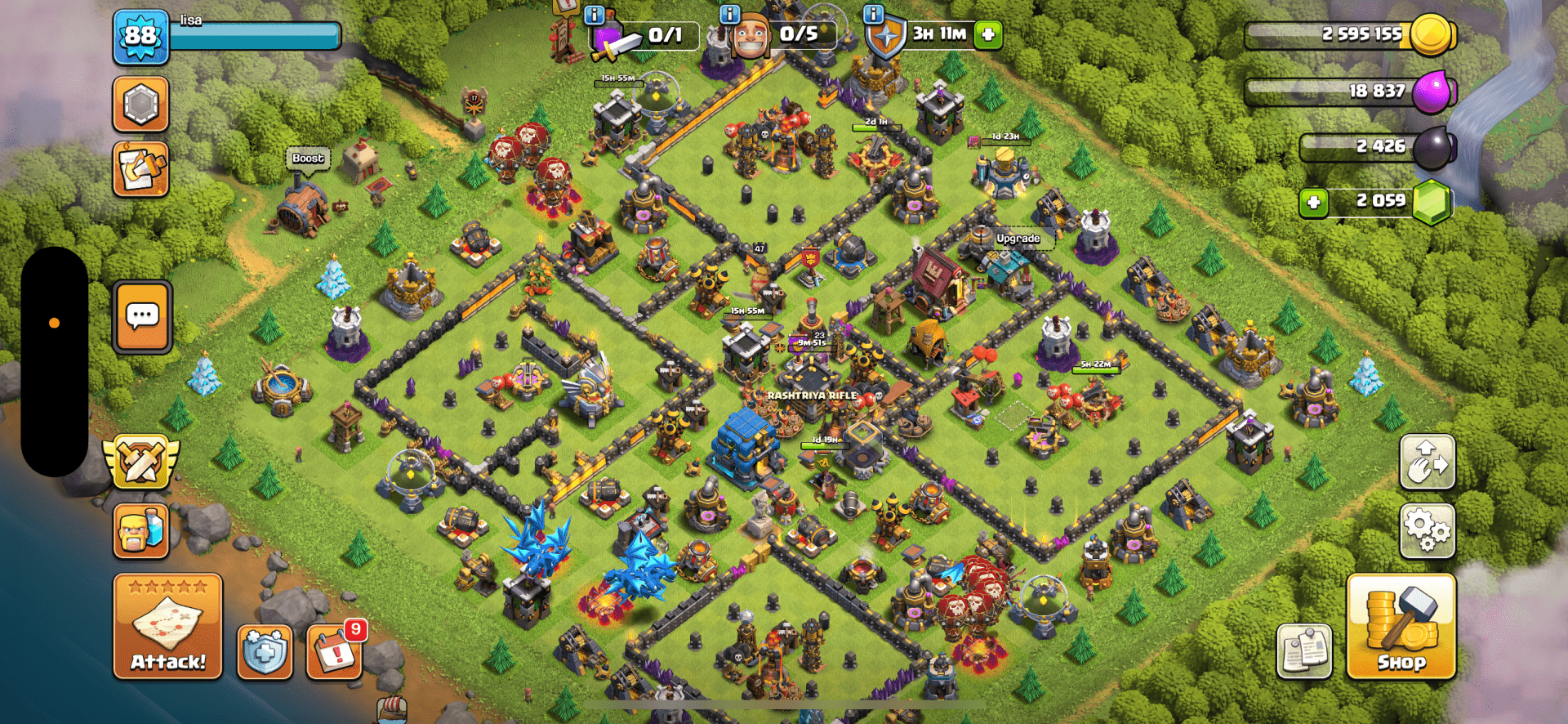The height and width of the screenshot is (724, 1568).
Task: Open the crossed swords league badge
Action: coord(140,463)
